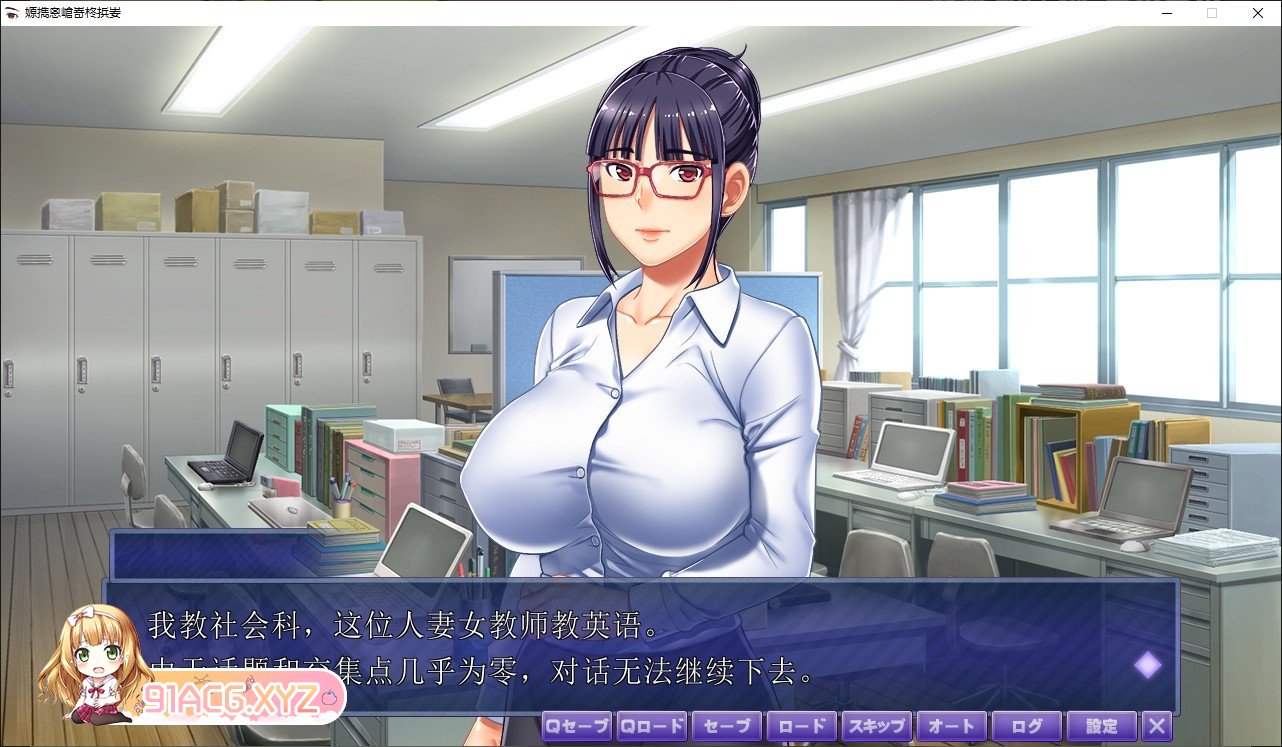Screen dimensions: 1282x747
Task: Open the Qロード quick load panel
Action: pyautogui.click(x=651, y=726)
